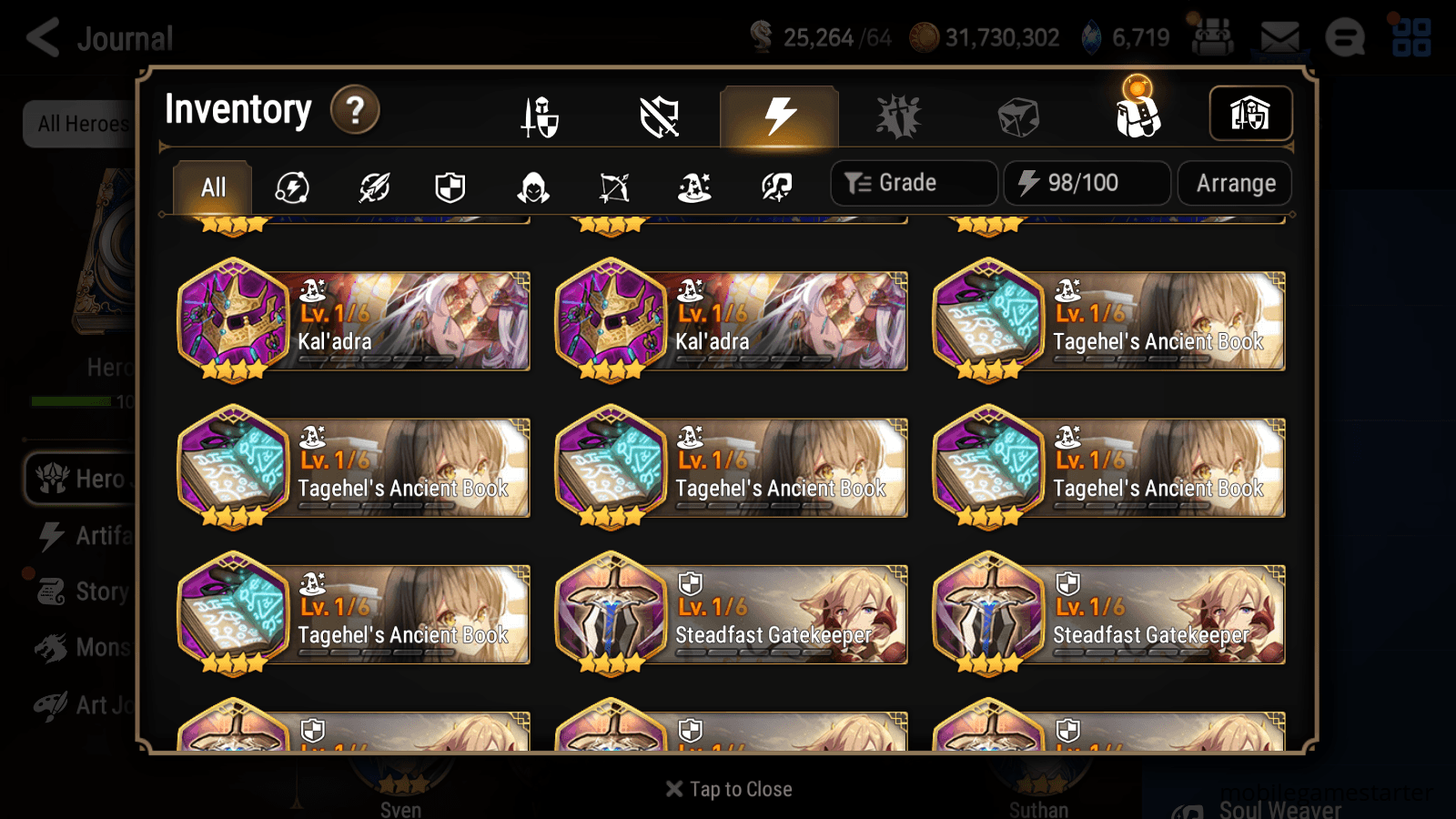Select the All filter tab

tap(211, 187)
